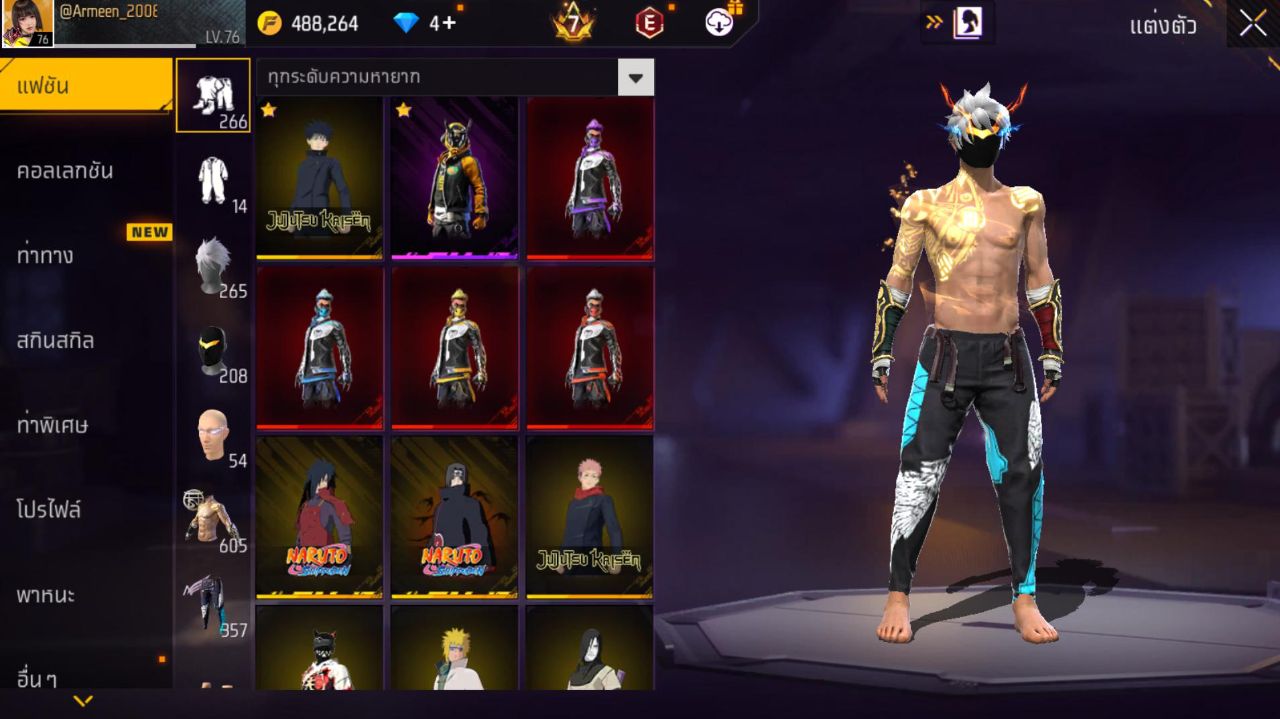Switch to the คอลเลกชัน tab

click(85, 171)
